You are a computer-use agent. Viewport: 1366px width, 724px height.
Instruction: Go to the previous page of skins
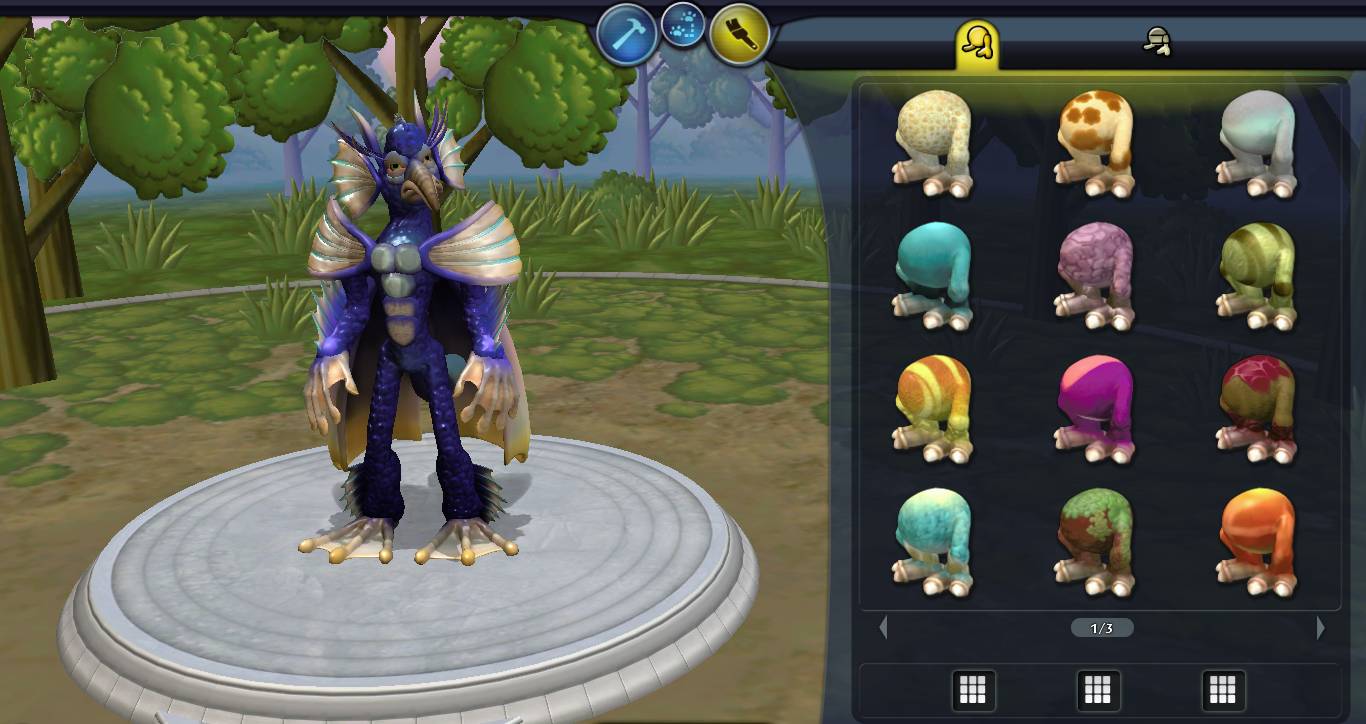pos(883,628)
